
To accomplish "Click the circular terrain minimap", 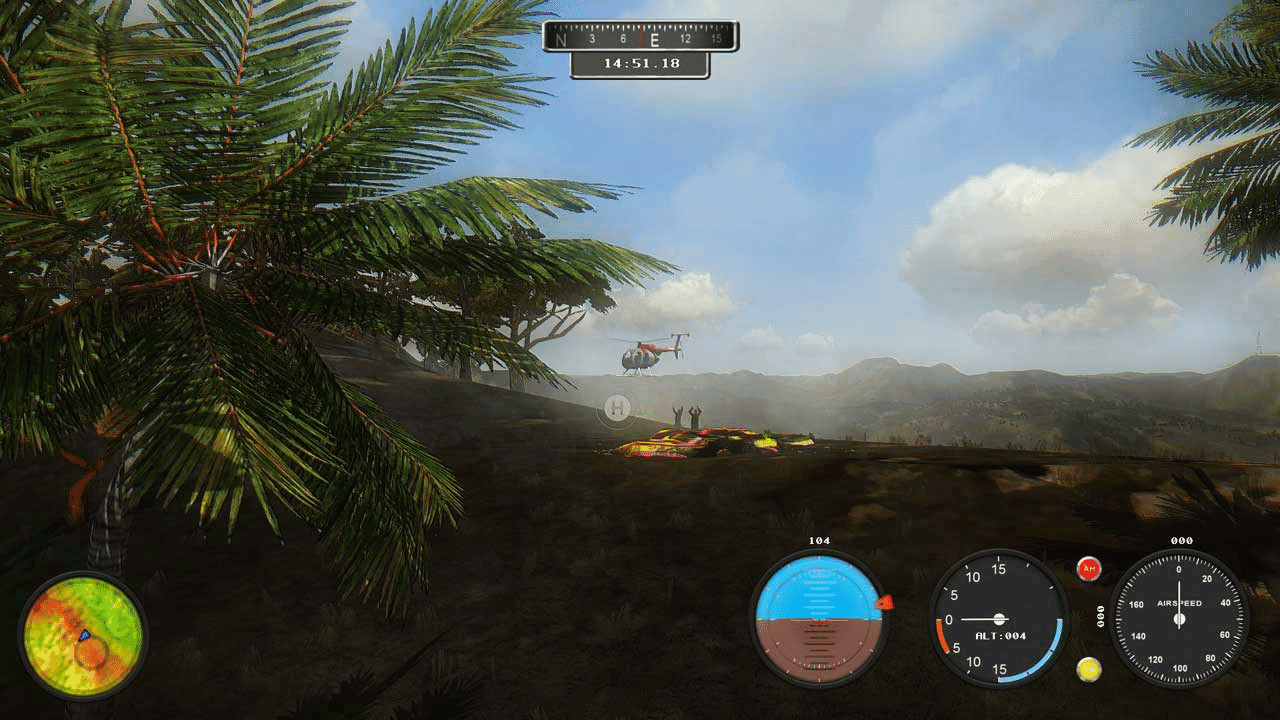I will tap(83, 636).
